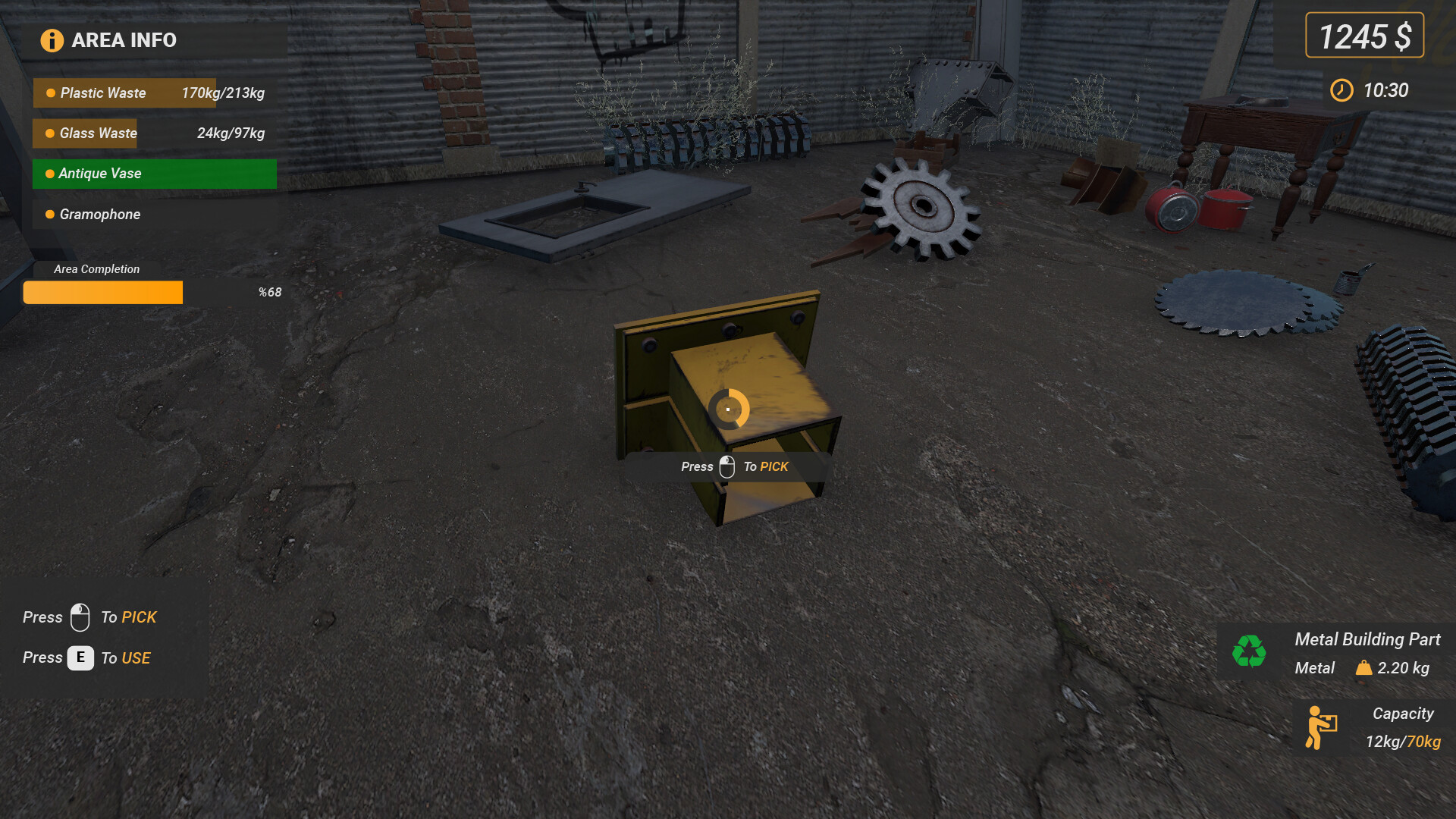The height and width of the screenshot is (819, 1456).
Task: Toggle the Plastic Waste tracker bullet
Action: [x=49, y=93]
